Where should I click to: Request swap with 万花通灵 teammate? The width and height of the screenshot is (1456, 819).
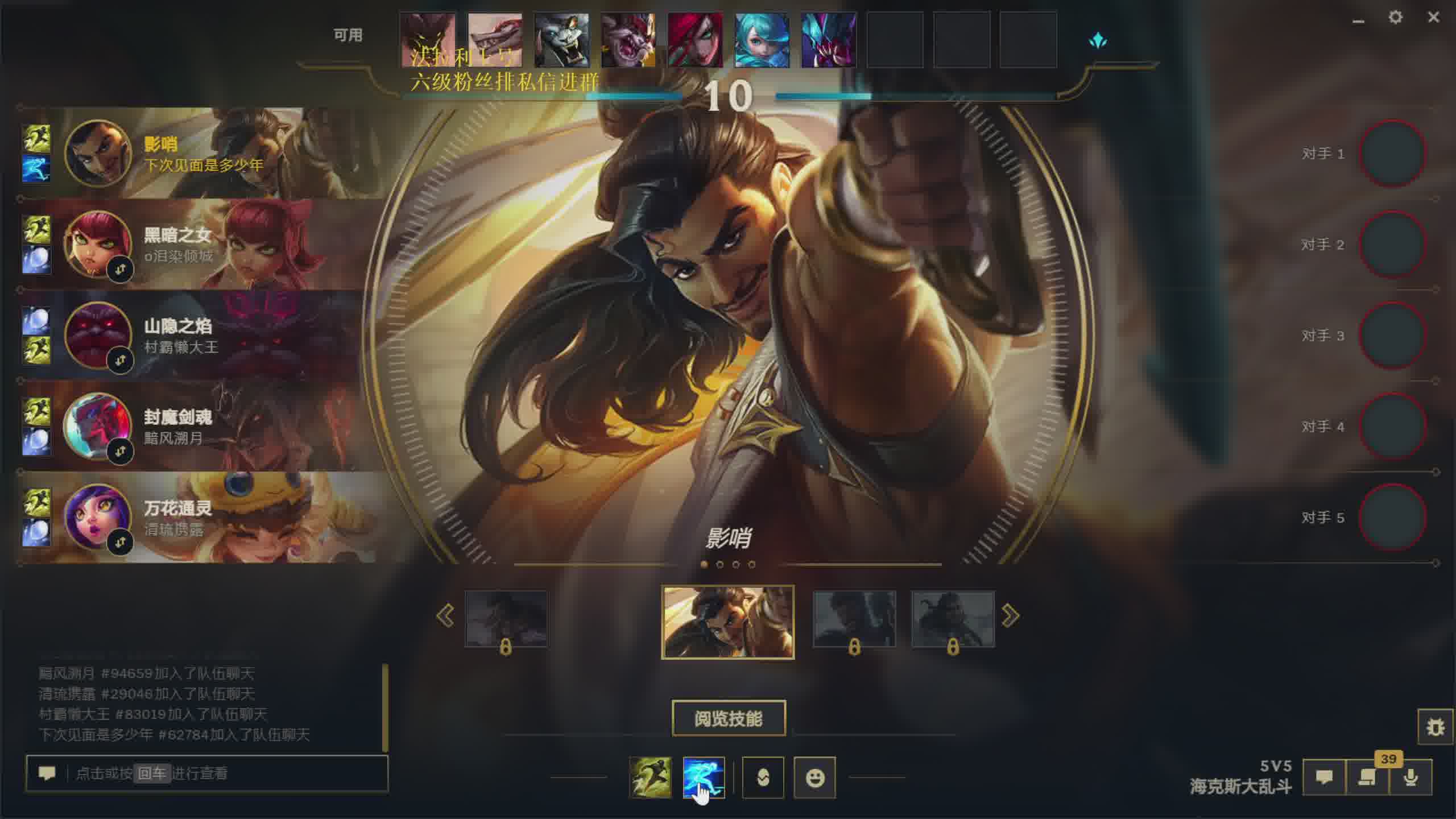120,543
